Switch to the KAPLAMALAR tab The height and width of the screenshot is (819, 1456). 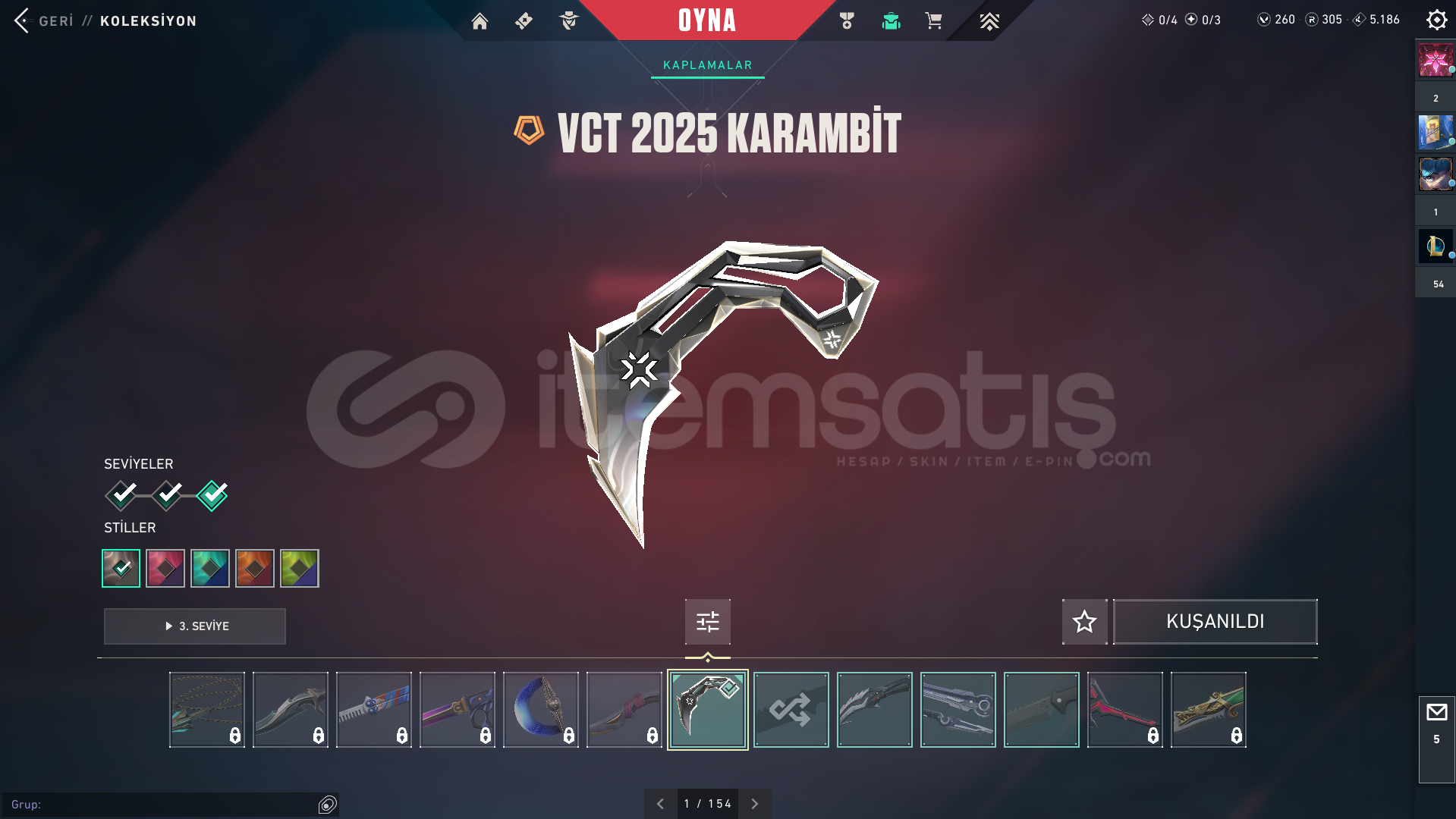click(706, 65)
